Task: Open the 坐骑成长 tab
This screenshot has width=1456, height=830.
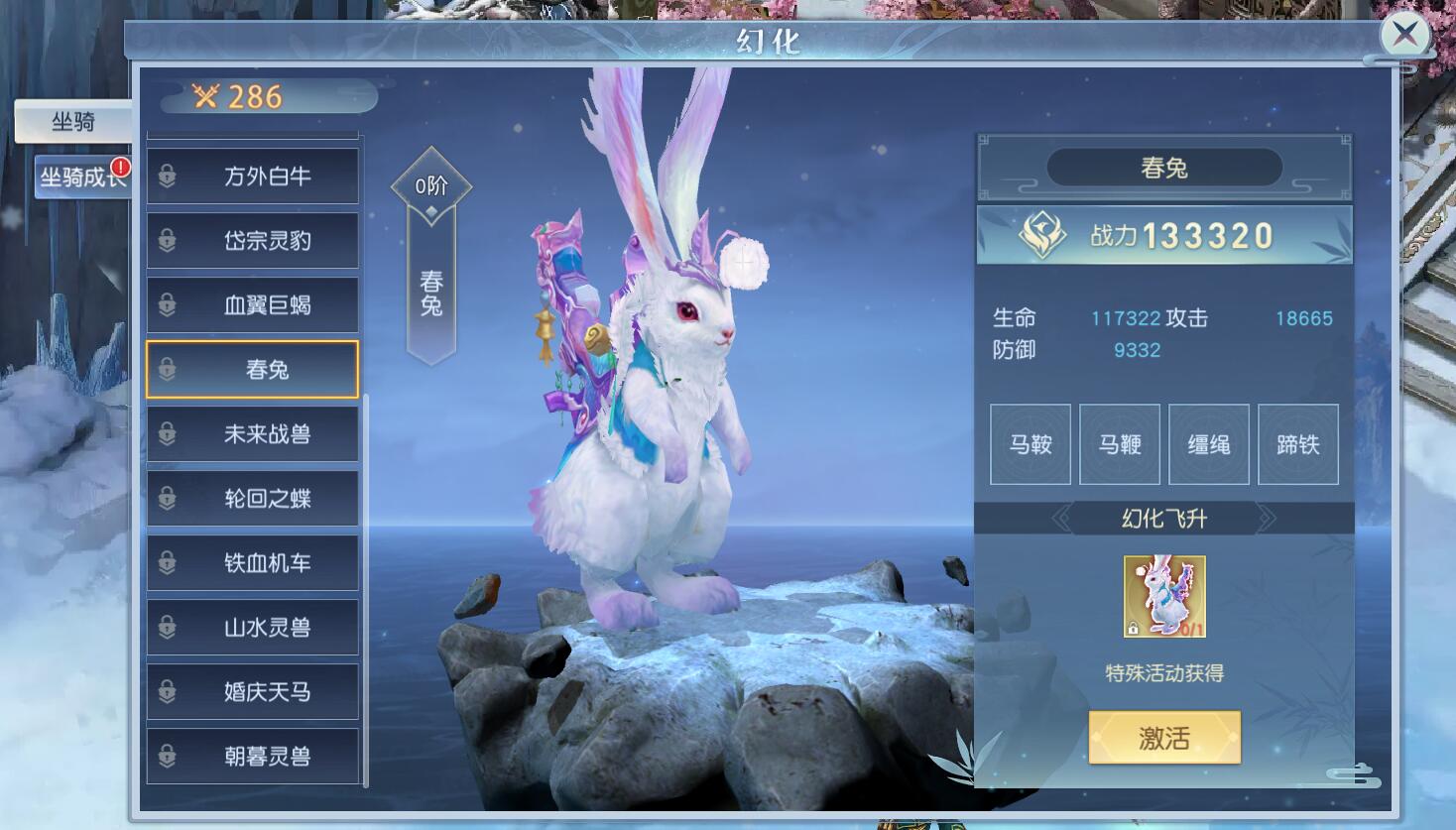Action: [x=81, y=178]
